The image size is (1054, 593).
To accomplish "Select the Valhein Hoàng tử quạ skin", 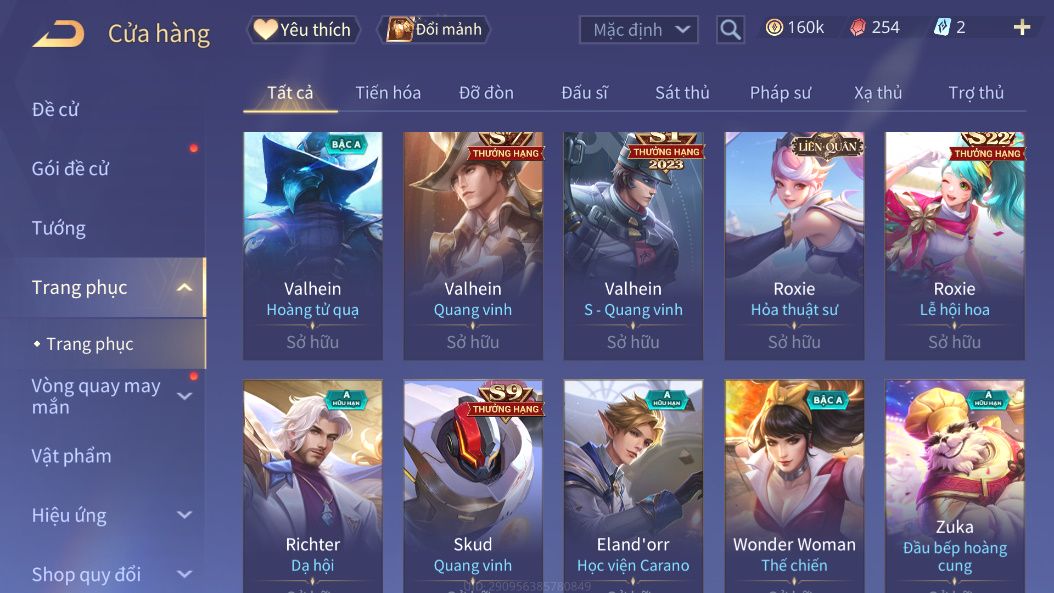I will click(x=313, y=245).
